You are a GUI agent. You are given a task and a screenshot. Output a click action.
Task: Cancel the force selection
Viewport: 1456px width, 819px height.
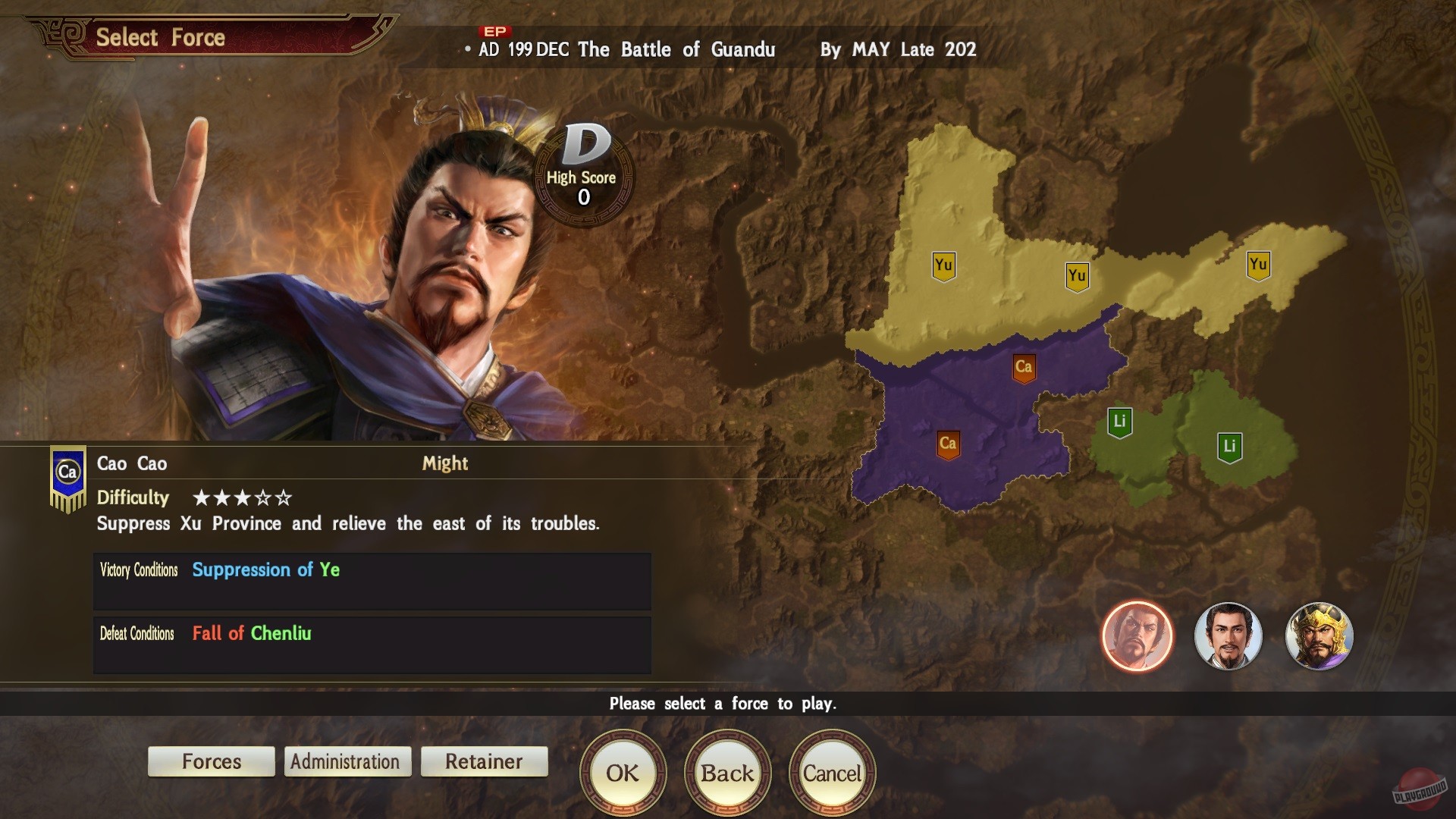click(832, 773)
